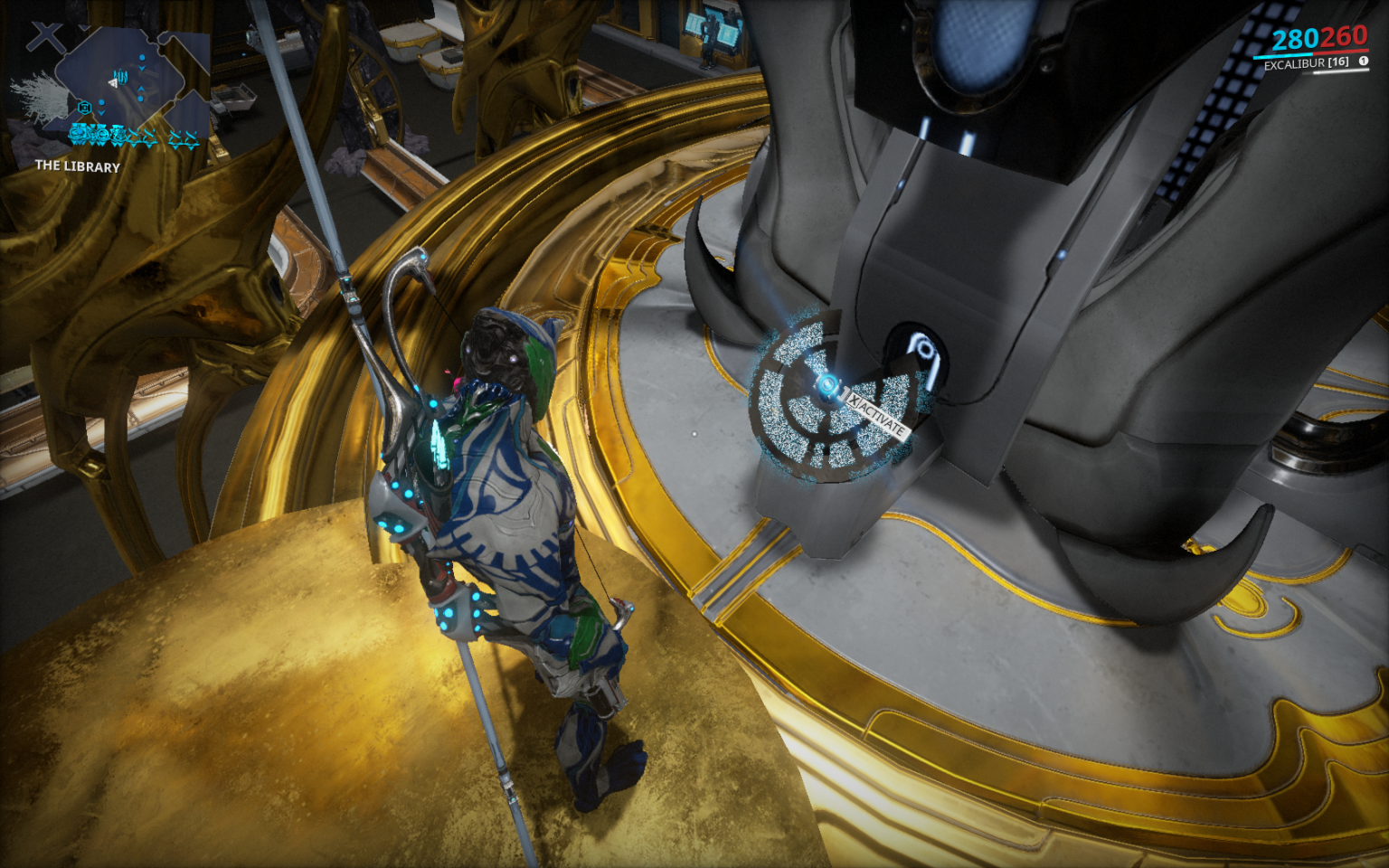Select the last status glyph in the buff row
Screen dimensions: 1389x868
pyautogui.click(x=191, y=136)
